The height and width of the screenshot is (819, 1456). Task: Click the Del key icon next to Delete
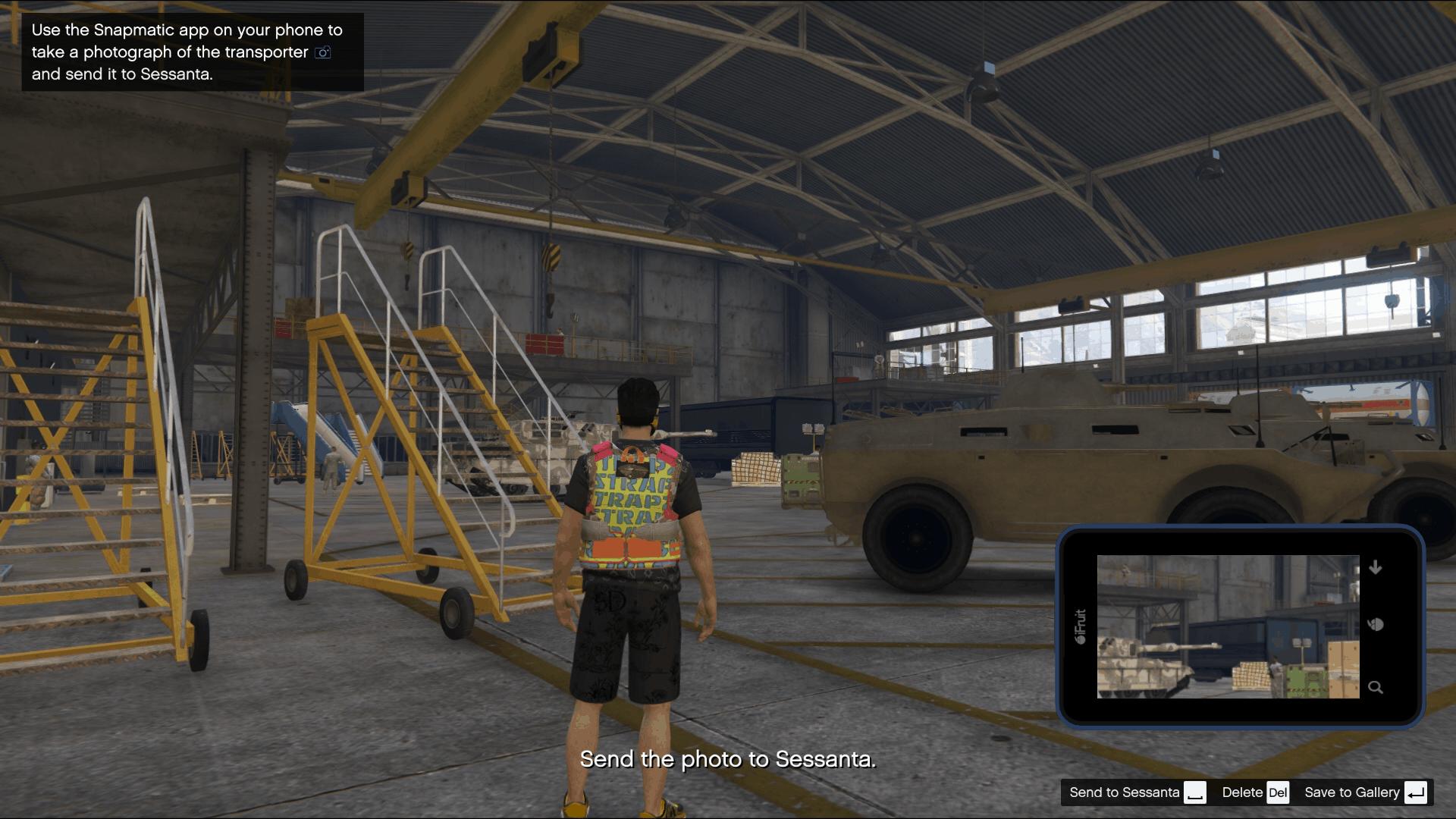(x=1278, y=792)
